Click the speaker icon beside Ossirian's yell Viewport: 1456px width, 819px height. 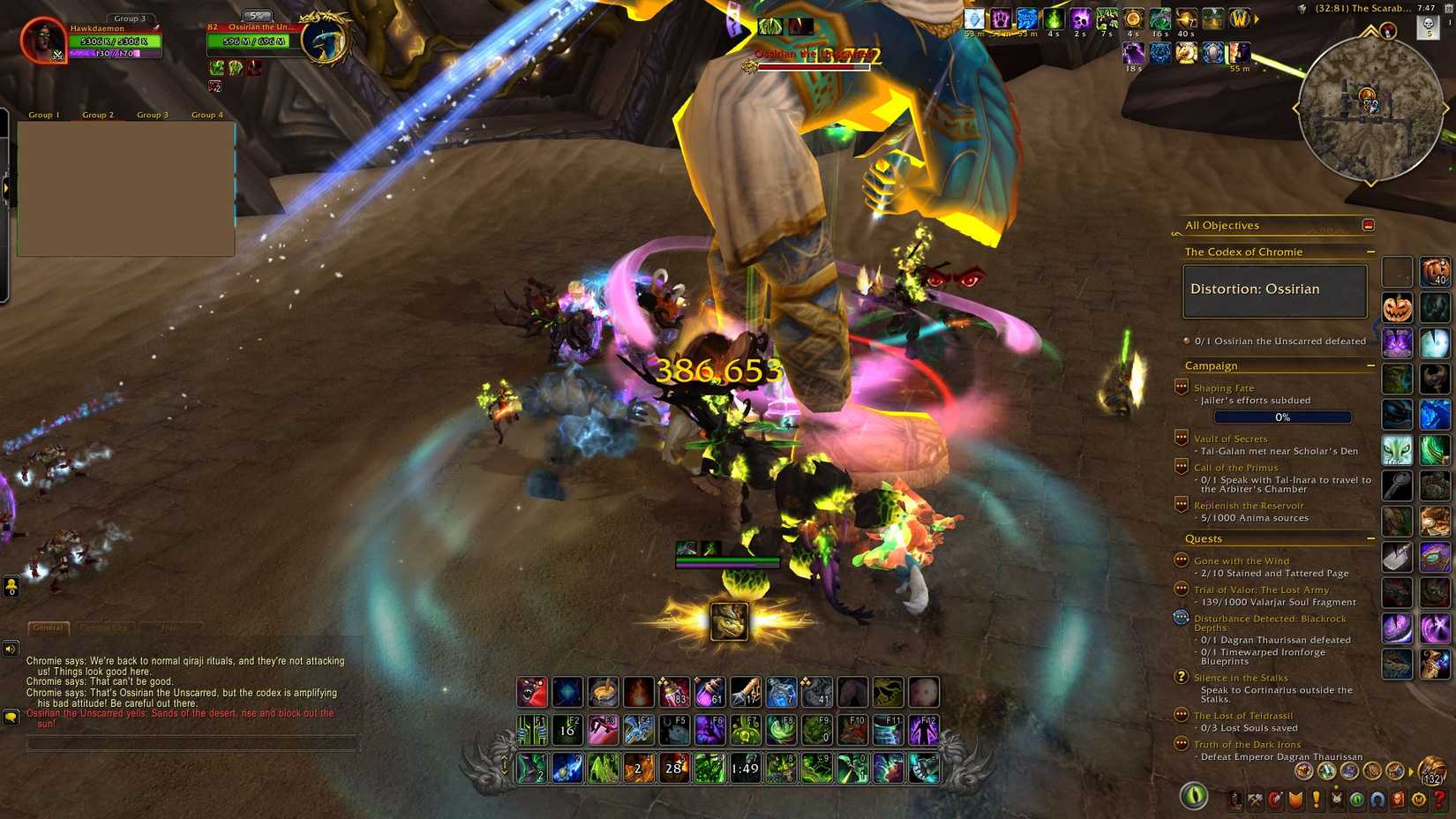[10, 718]
